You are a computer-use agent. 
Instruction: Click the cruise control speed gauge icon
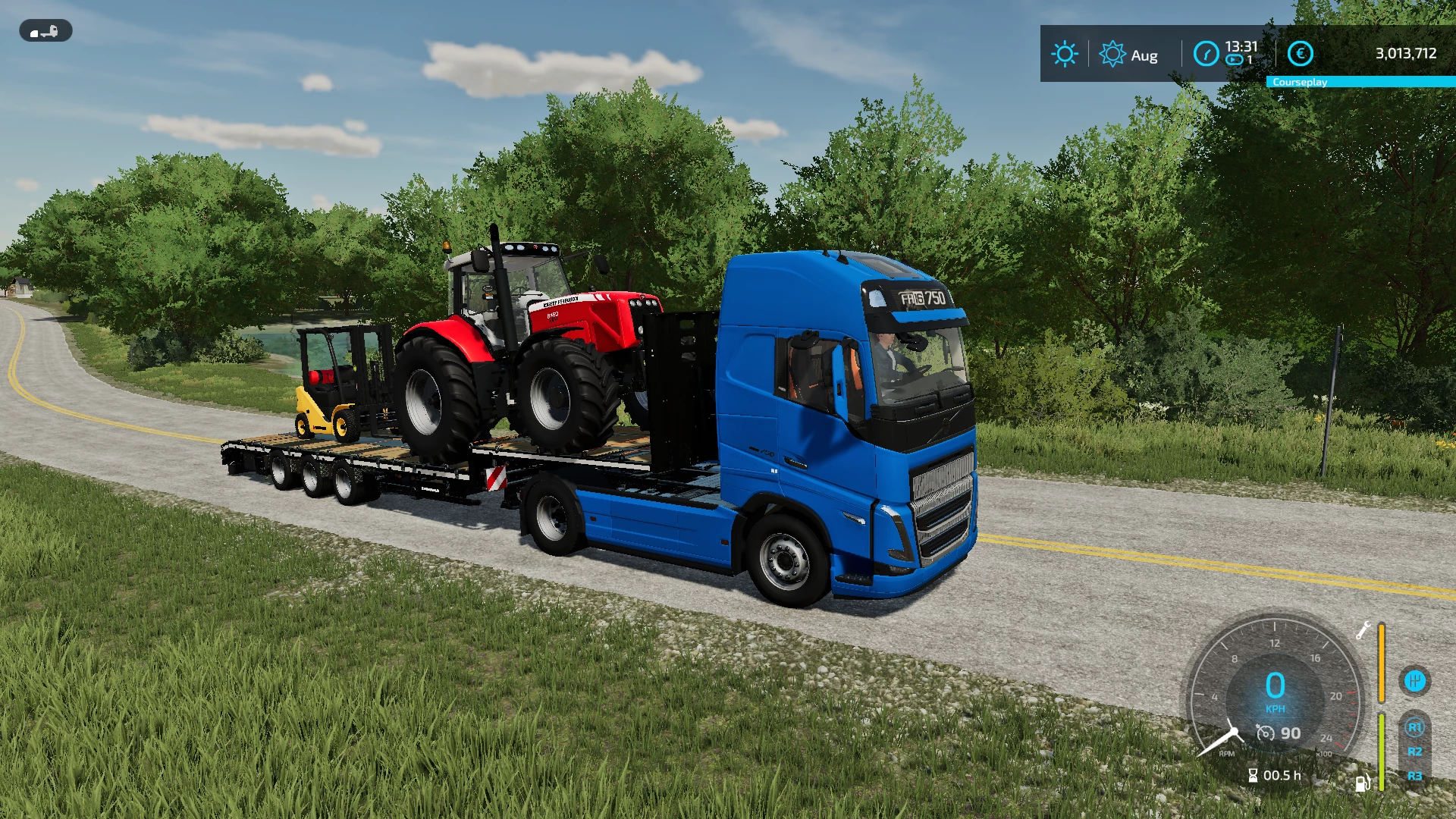(1266, 733)
